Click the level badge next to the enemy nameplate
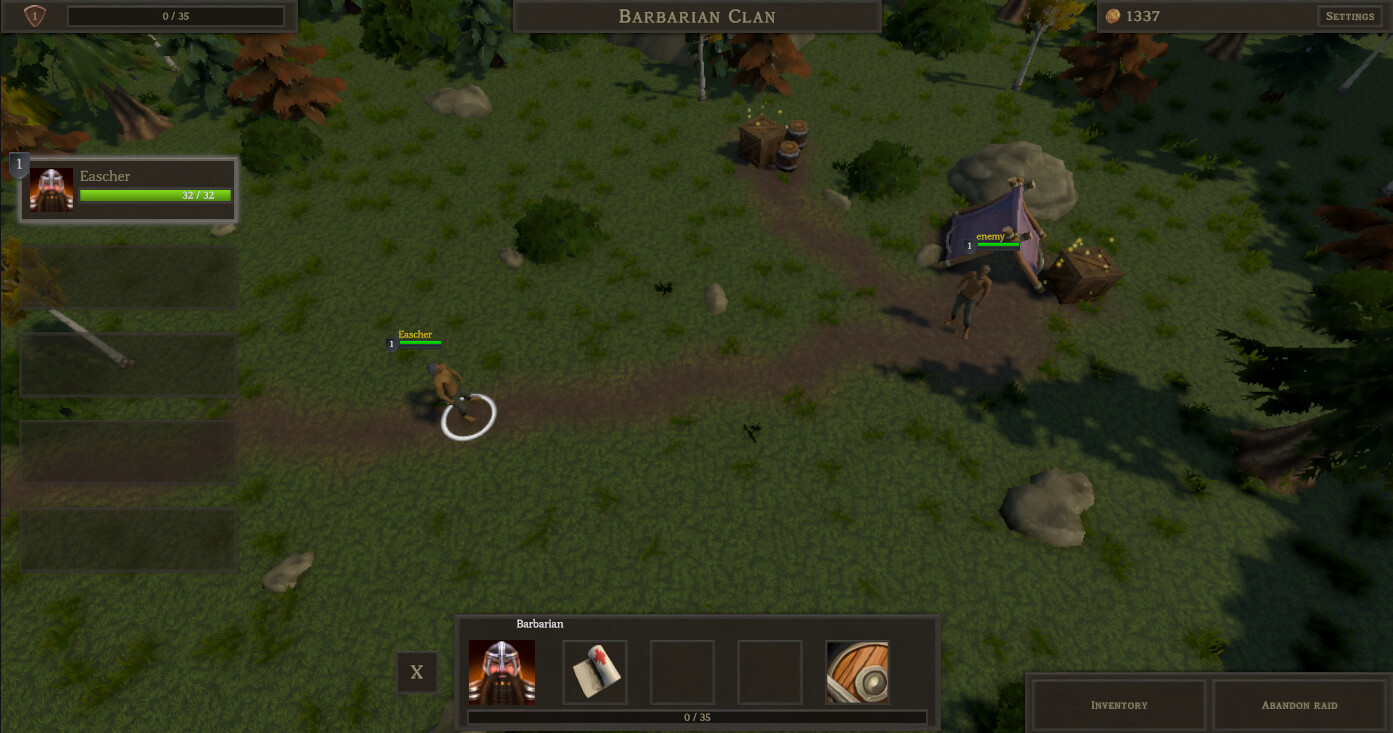Screen dimensions: 1393x733 (968, 244)
